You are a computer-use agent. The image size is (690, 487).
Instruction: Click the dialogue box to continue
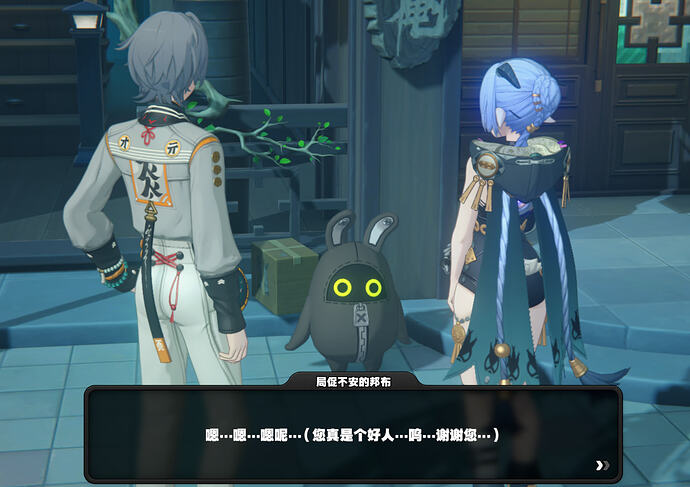click(352, 435)
